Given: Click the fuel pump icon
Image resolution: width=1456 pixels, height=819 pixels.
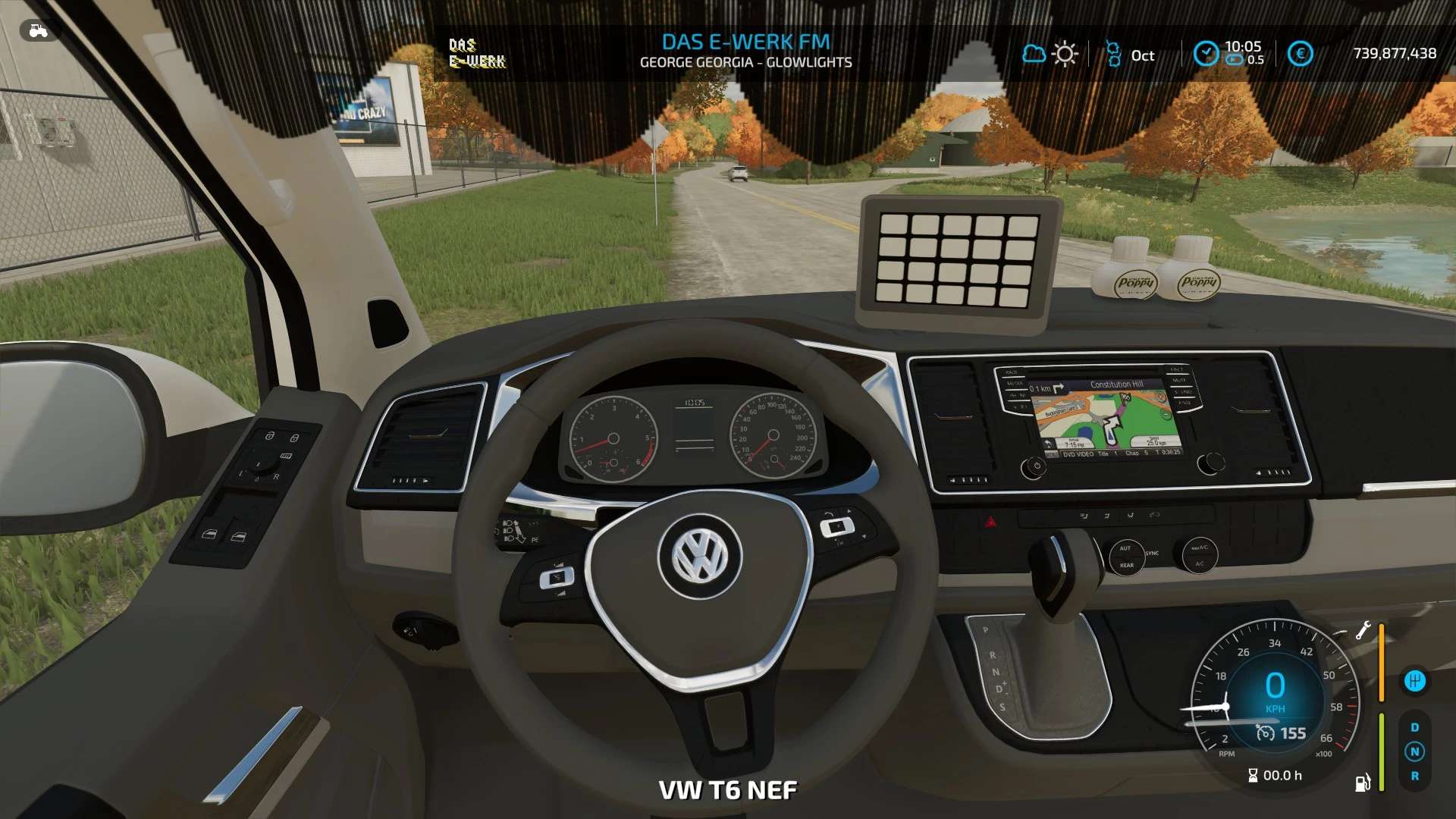Looking at the screenshot, I should 1363,783.
